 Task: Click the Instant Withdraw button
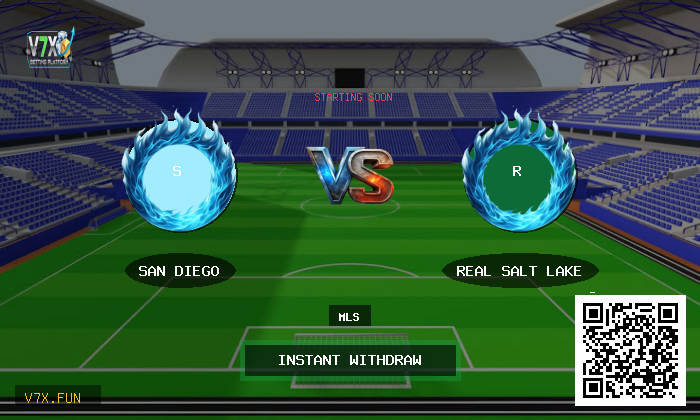(350, 360)
